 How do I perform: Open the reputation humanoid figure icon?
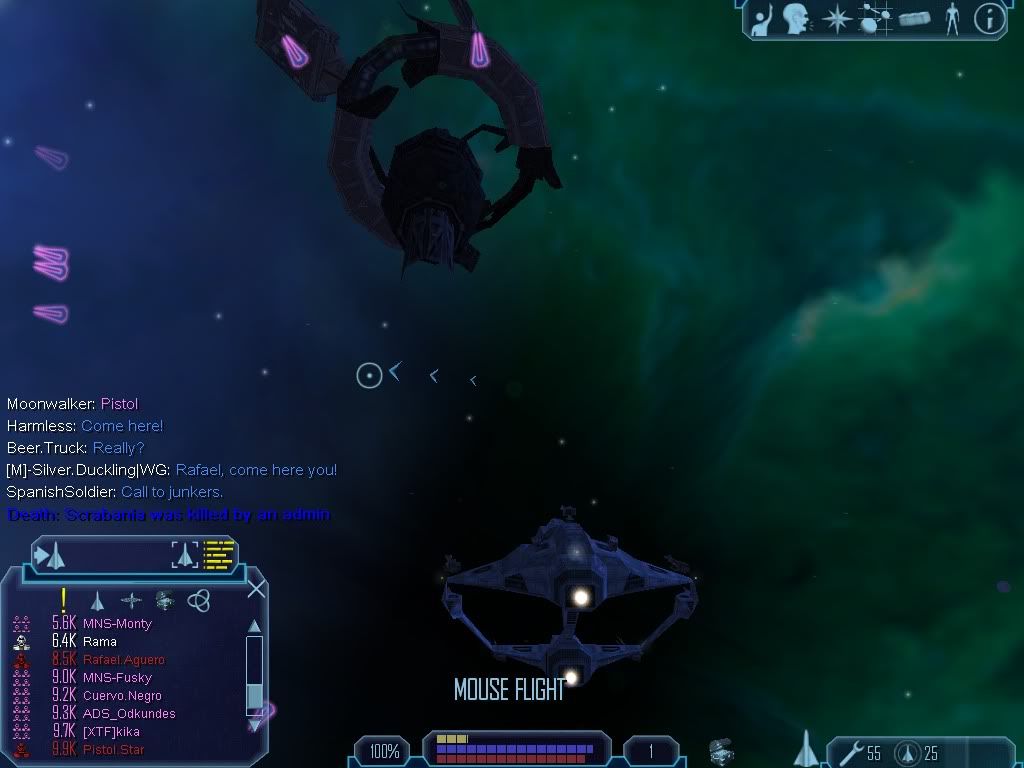951,19
